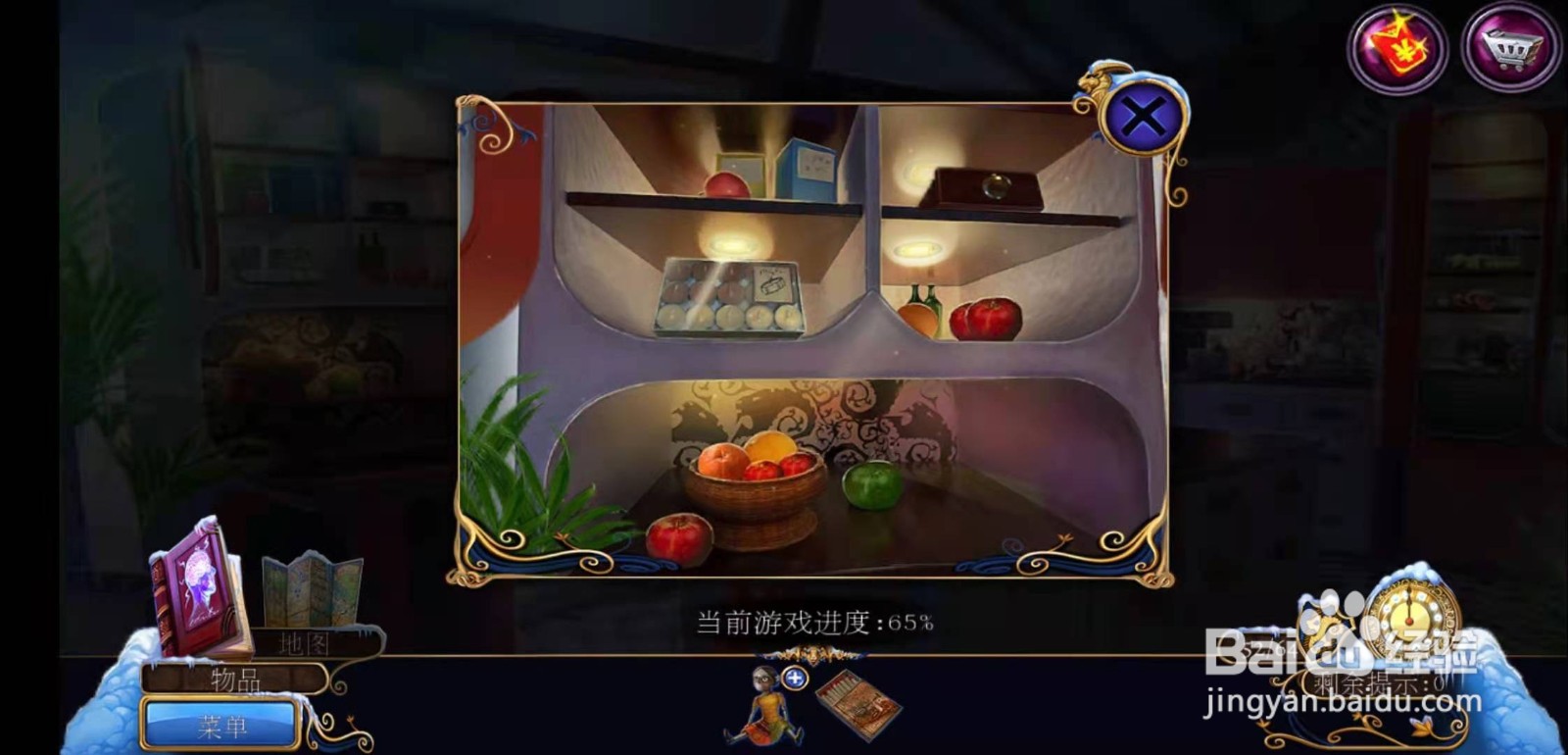The width and height of the screenshot is (1568, 755).
Task: Click the 65% game progress indicator
Action: (815, 620)
